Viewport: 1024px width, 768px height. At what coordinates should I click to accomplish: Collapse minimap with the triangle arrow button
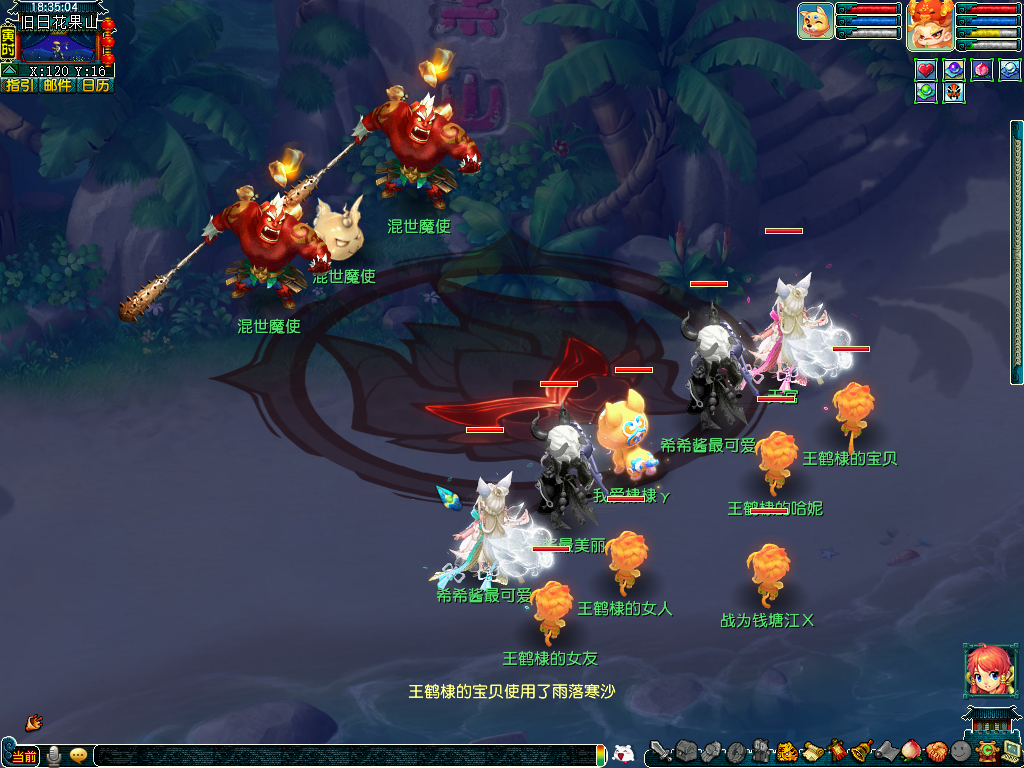(x=9, y=70)
